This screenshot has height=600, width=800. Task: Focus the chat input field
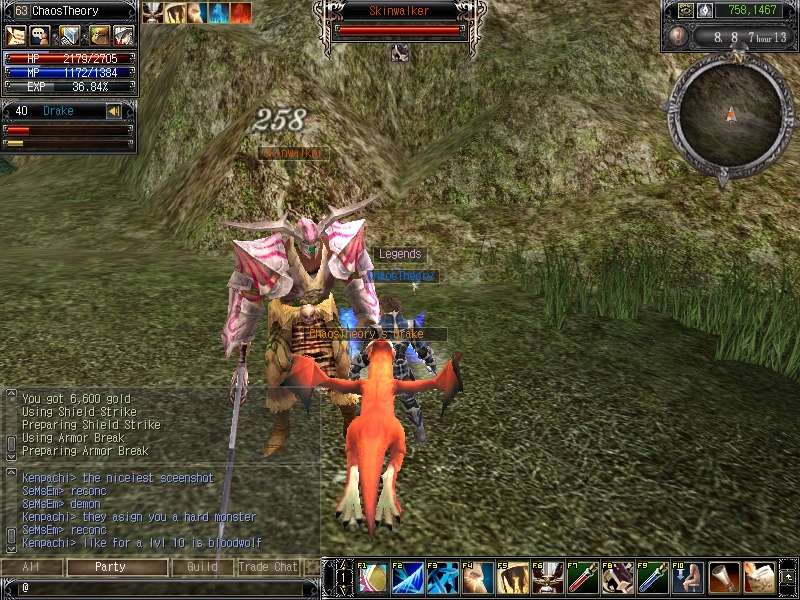(160, 587)
